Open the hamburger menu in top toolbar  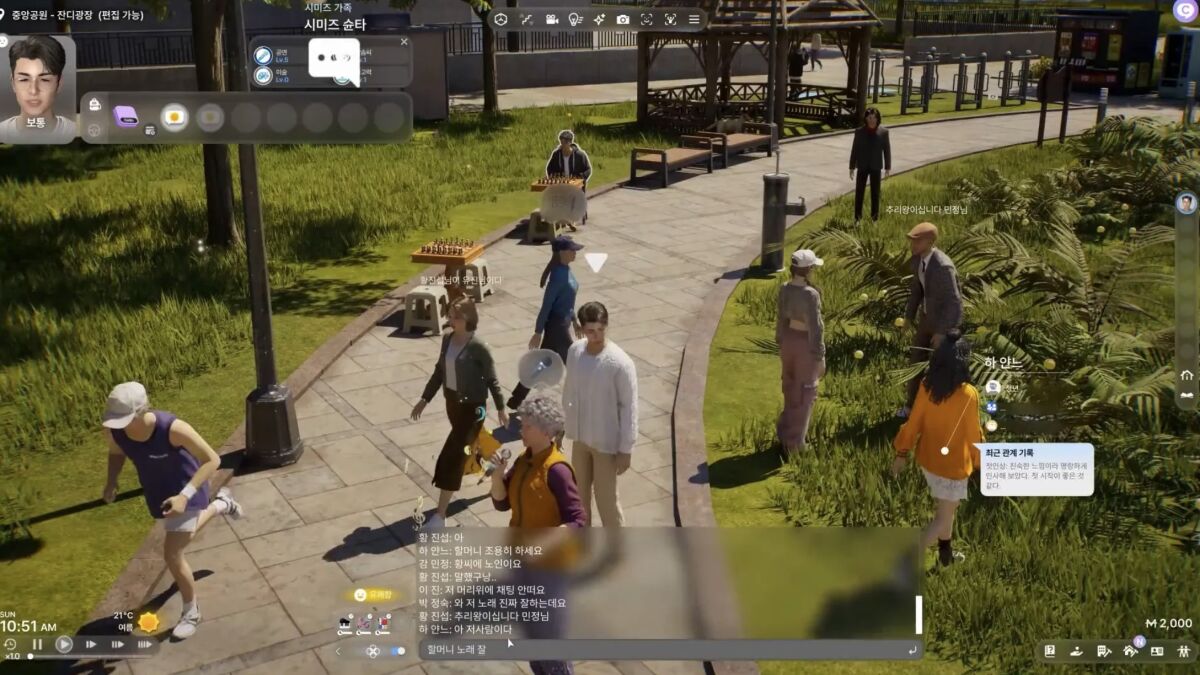[x=694, y=19]
